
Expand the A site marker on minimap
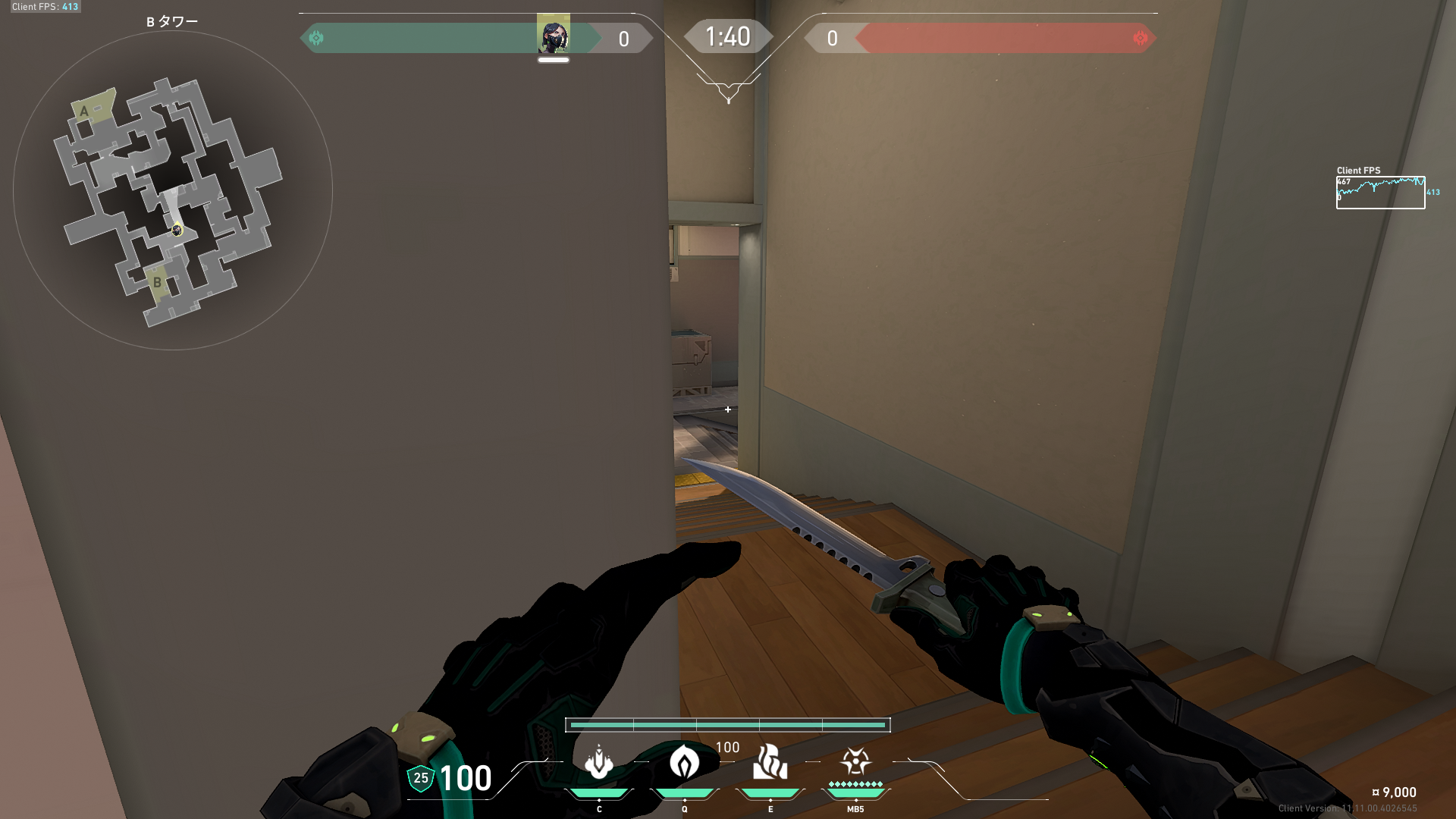[86, 111]
